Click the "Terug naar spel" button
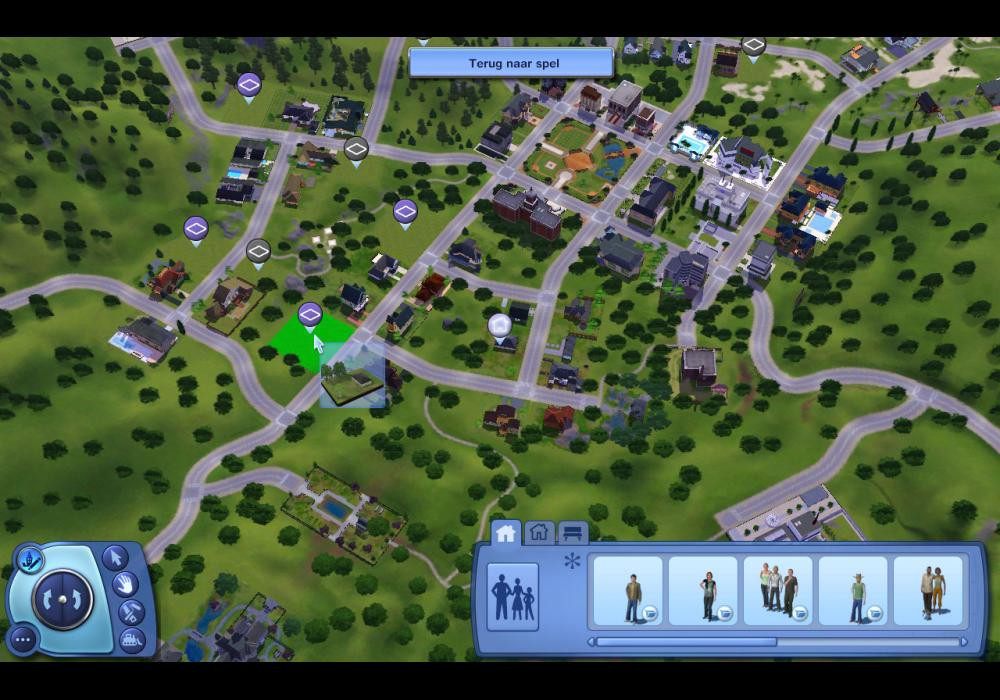Image resolution: width=1000 pixels, height=700 pixels. [511, 63]
